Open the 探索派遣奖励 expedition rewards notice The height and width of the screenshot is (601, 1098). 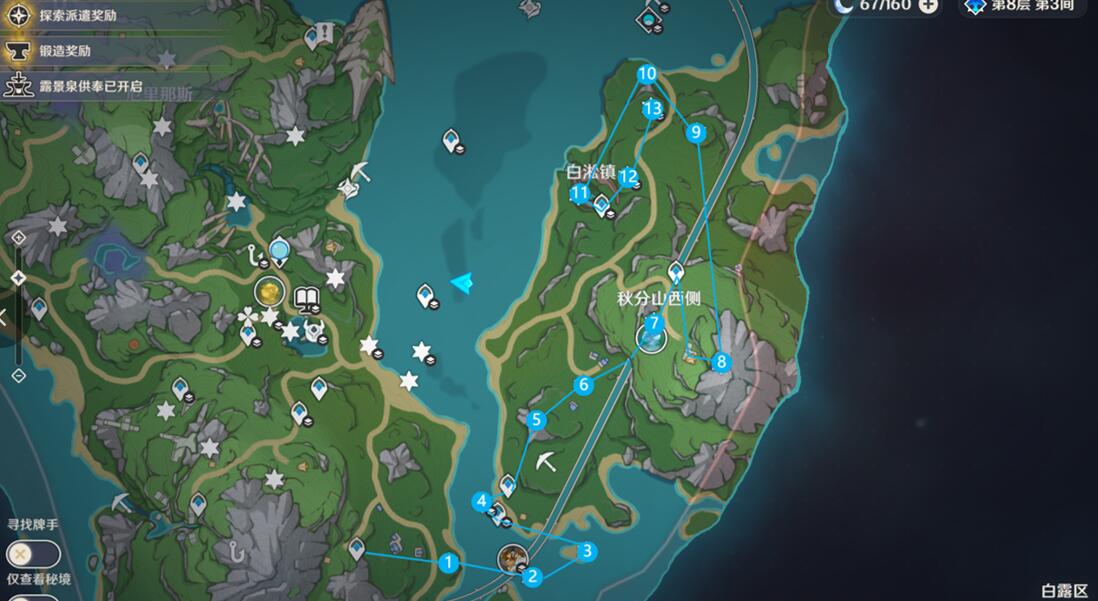click(x=80, y=17)
